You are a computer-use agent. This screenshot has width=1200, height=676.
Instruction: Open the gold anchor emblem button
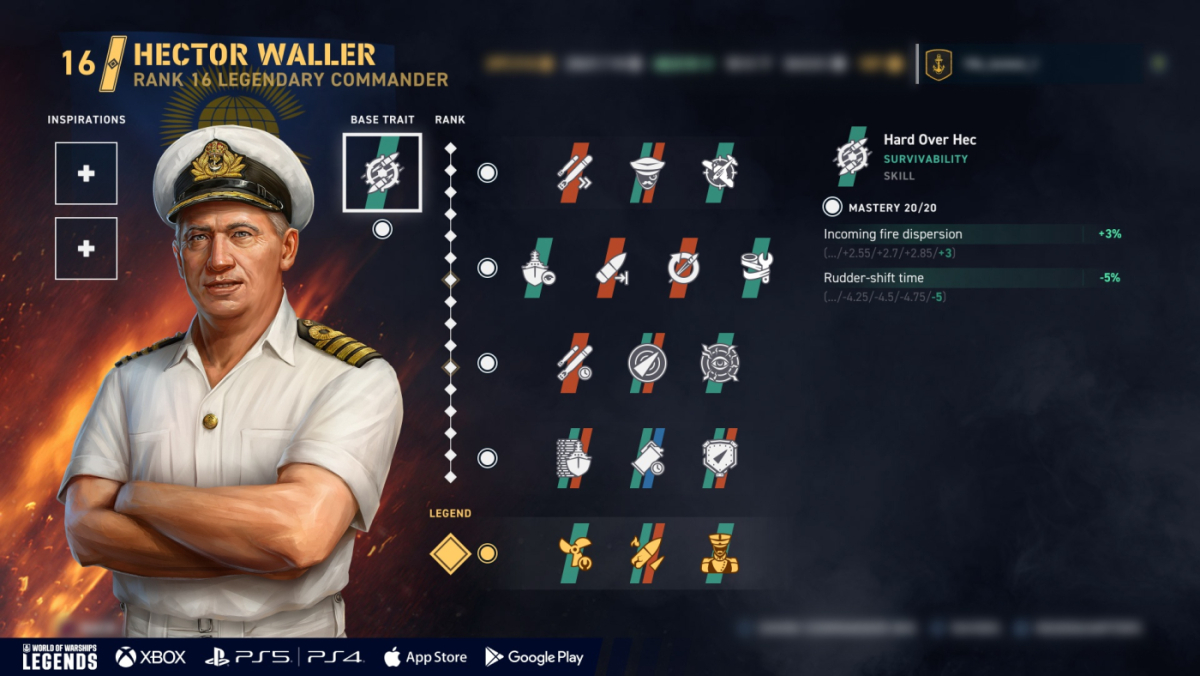pyautogui.click(x=938, y=64)
